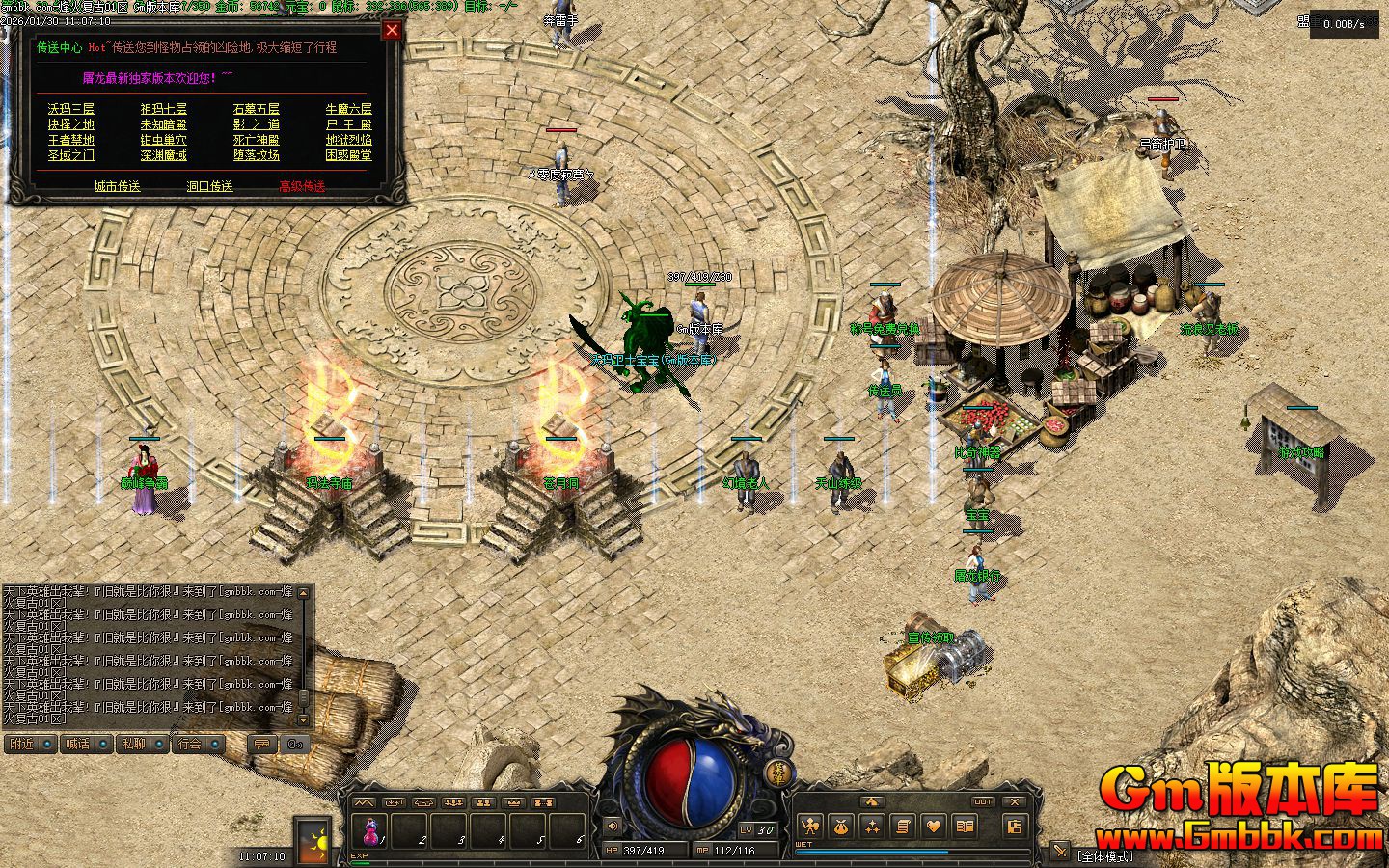This screenshot has height=868, width=1389.
Task: Close the teleport center panel
Action: point(392,30)
